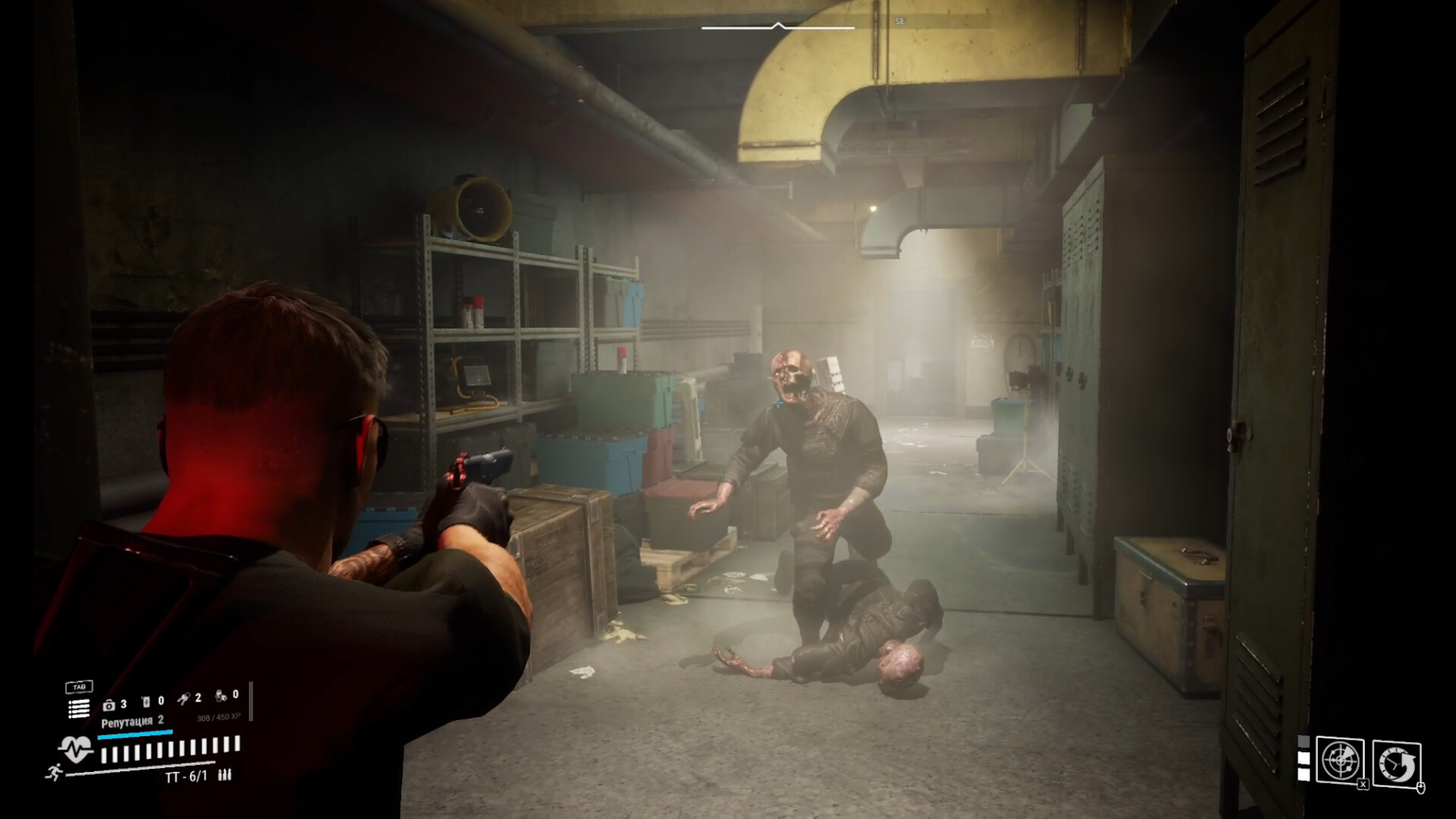Click the ammo bundle icon showing 0
The width and height of the screenshot is (1456, 819).
(220, 695)
